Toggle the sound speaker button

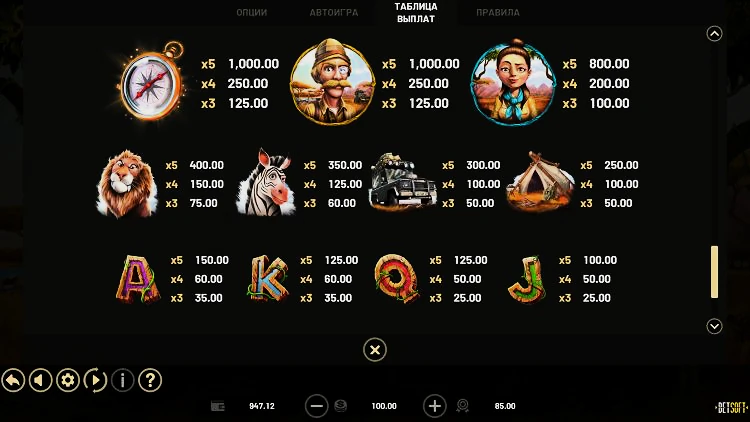[x=40, y=380]
